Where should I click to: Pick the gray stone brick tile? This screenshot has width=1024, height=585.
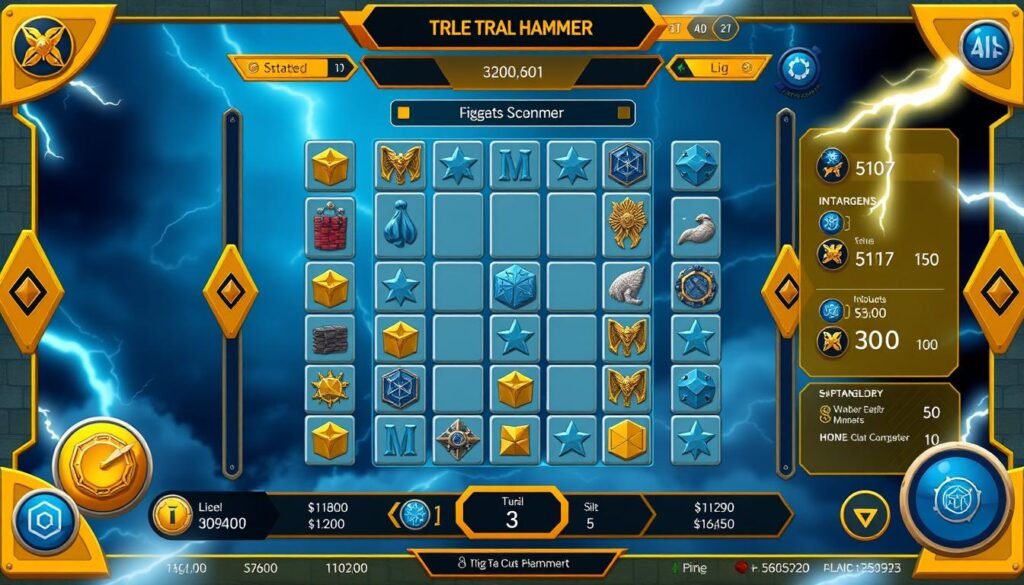pos(329,339)
